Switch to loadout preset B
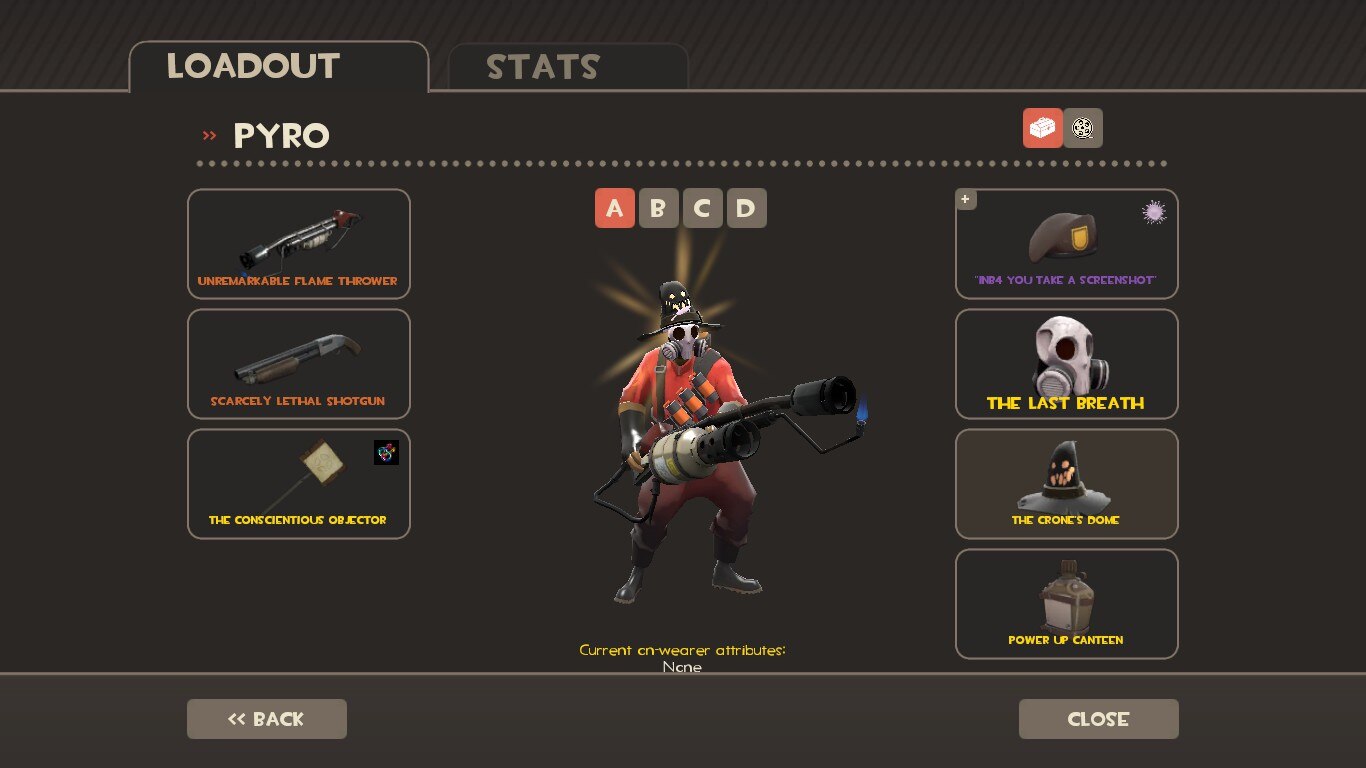This screenshot has height=768, width=1366. tap(658, 208)
